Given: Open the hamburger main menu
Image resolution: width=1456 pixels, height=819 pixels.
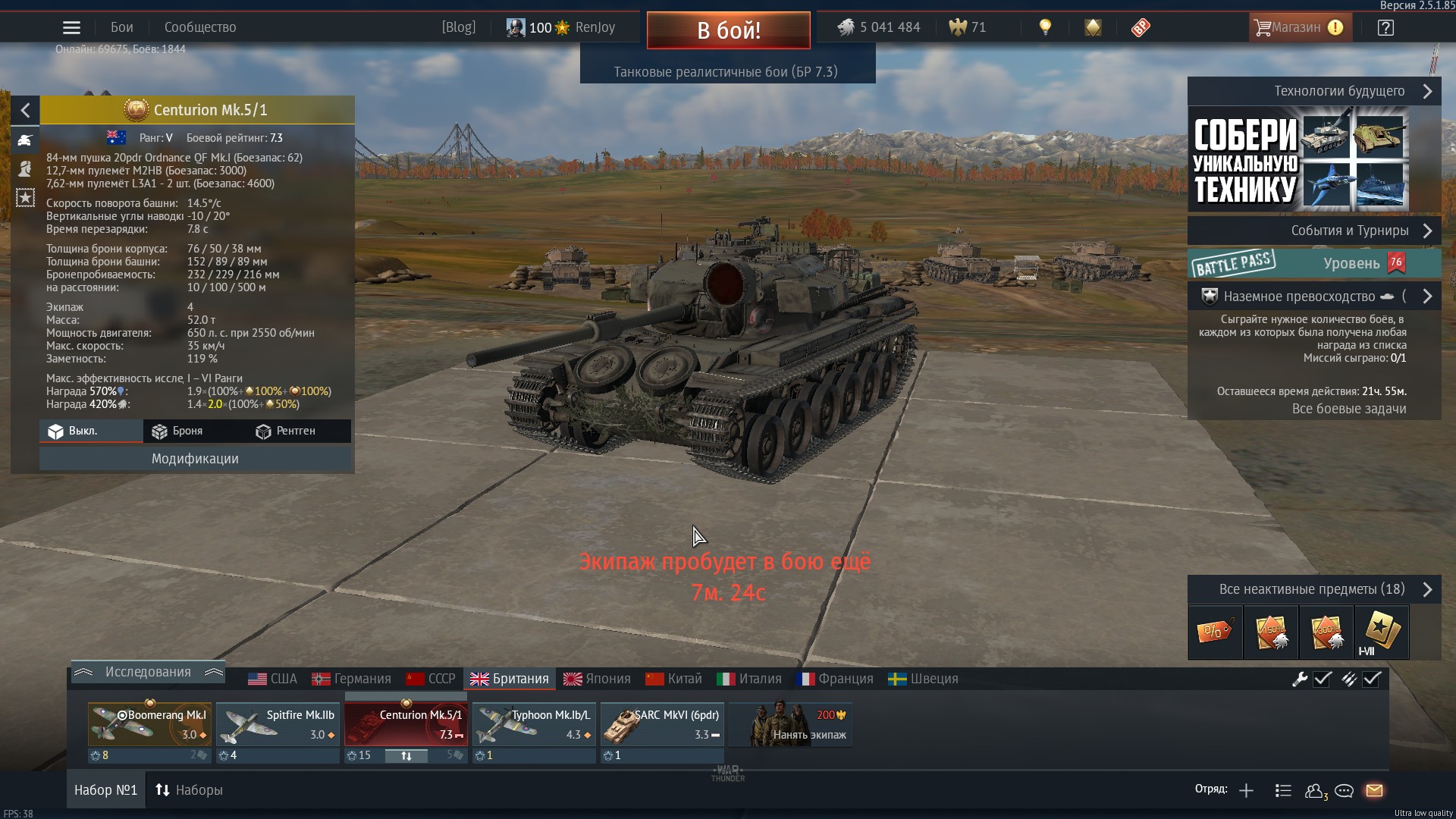Looking at the screenshot, I should pyautogui.click(x=71, y=28).
